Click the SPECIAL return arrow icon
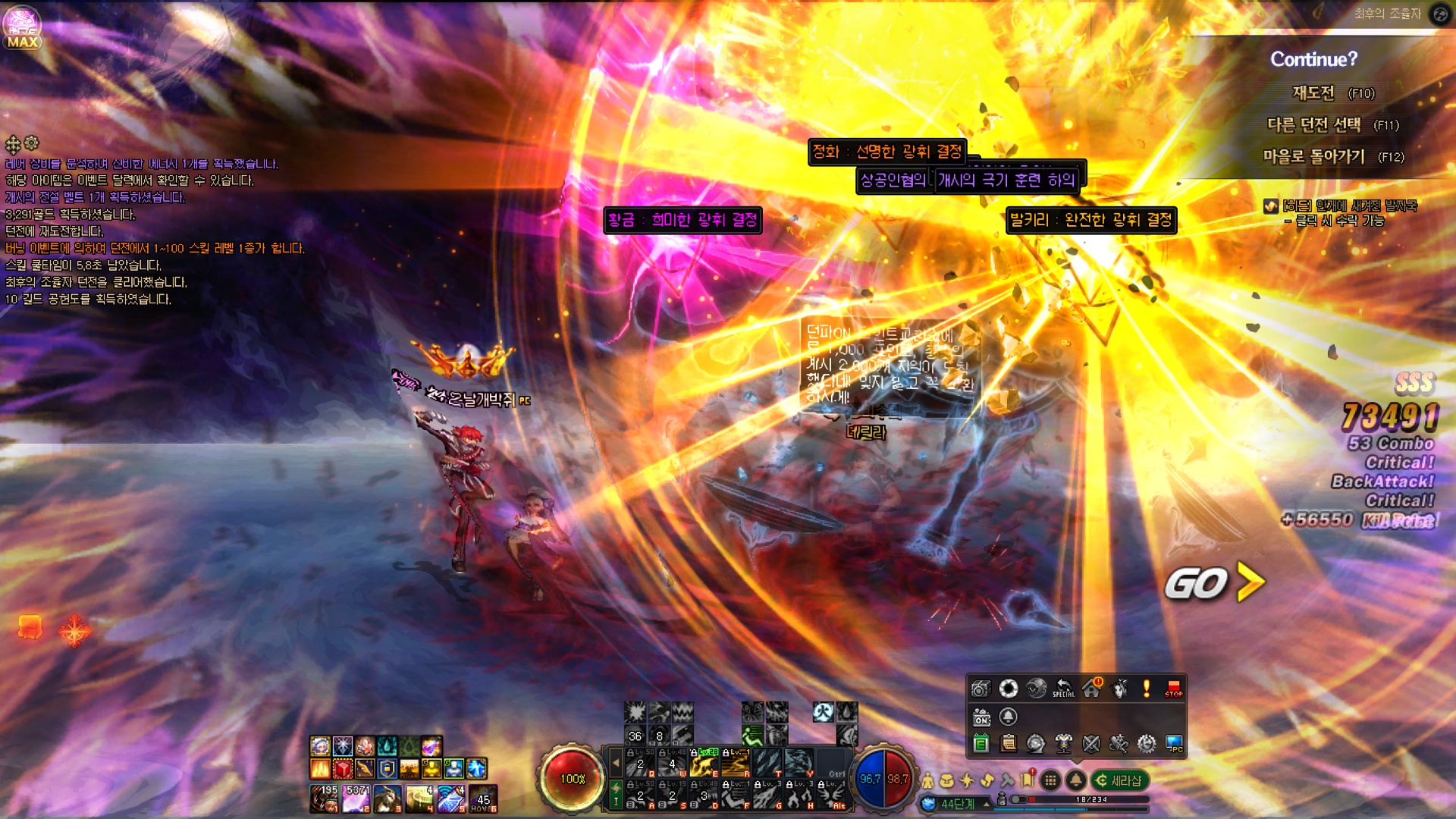Screen dimensions: 1456x819 [1063, 689]
